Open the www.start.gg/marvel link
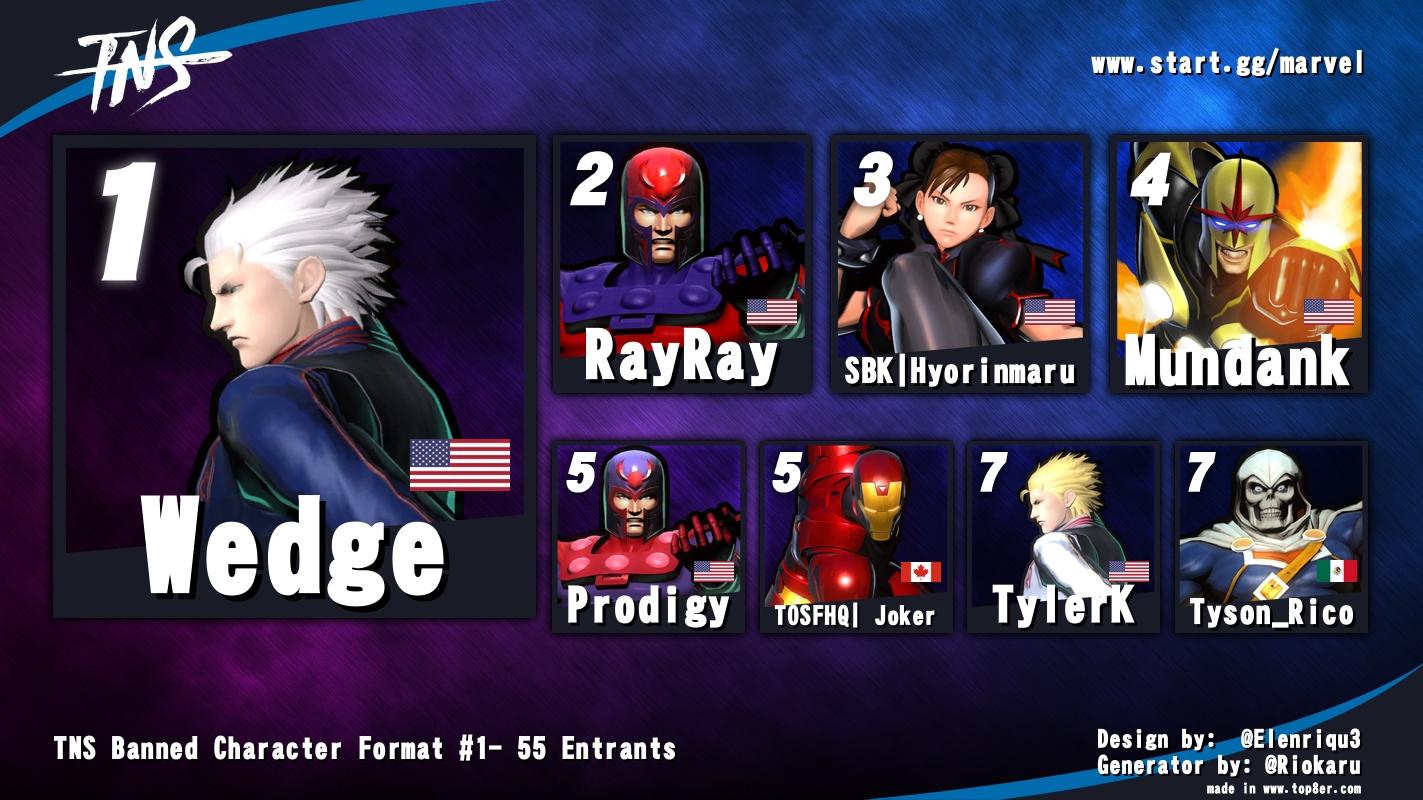 click(1227, 65)
